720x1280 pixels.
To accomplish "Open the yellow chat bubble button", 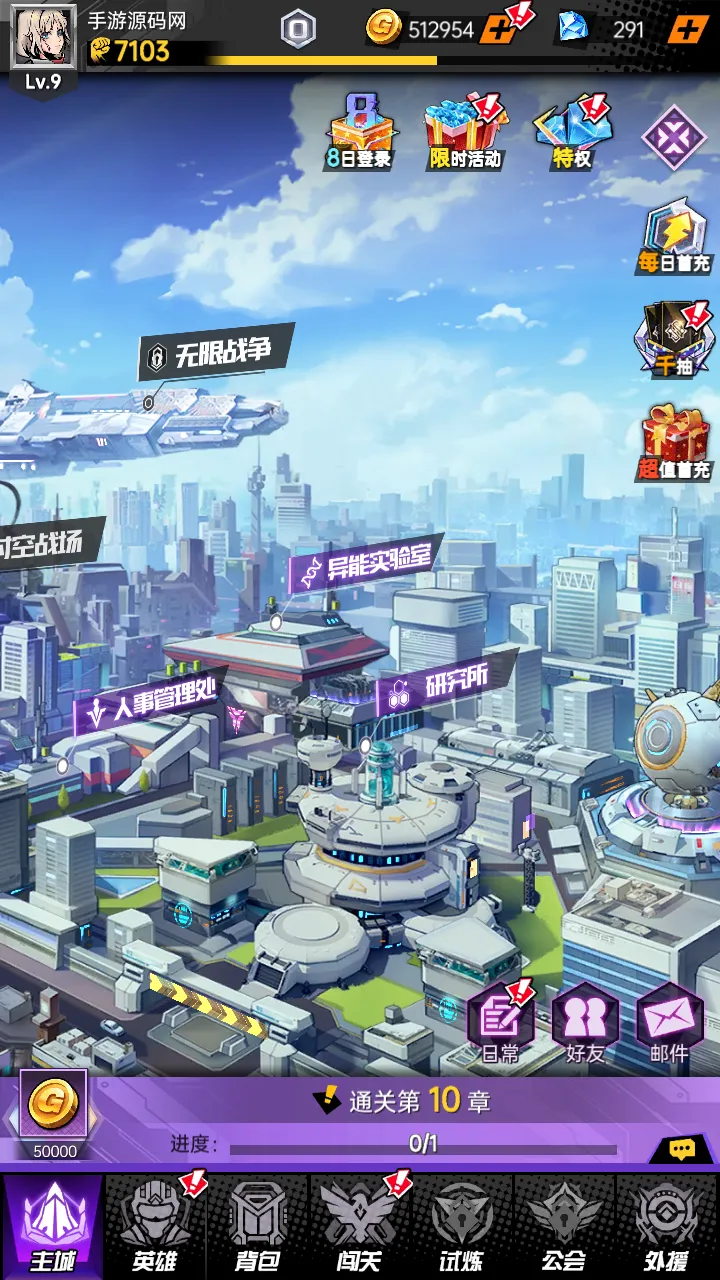I will [x=683, y=1150].
